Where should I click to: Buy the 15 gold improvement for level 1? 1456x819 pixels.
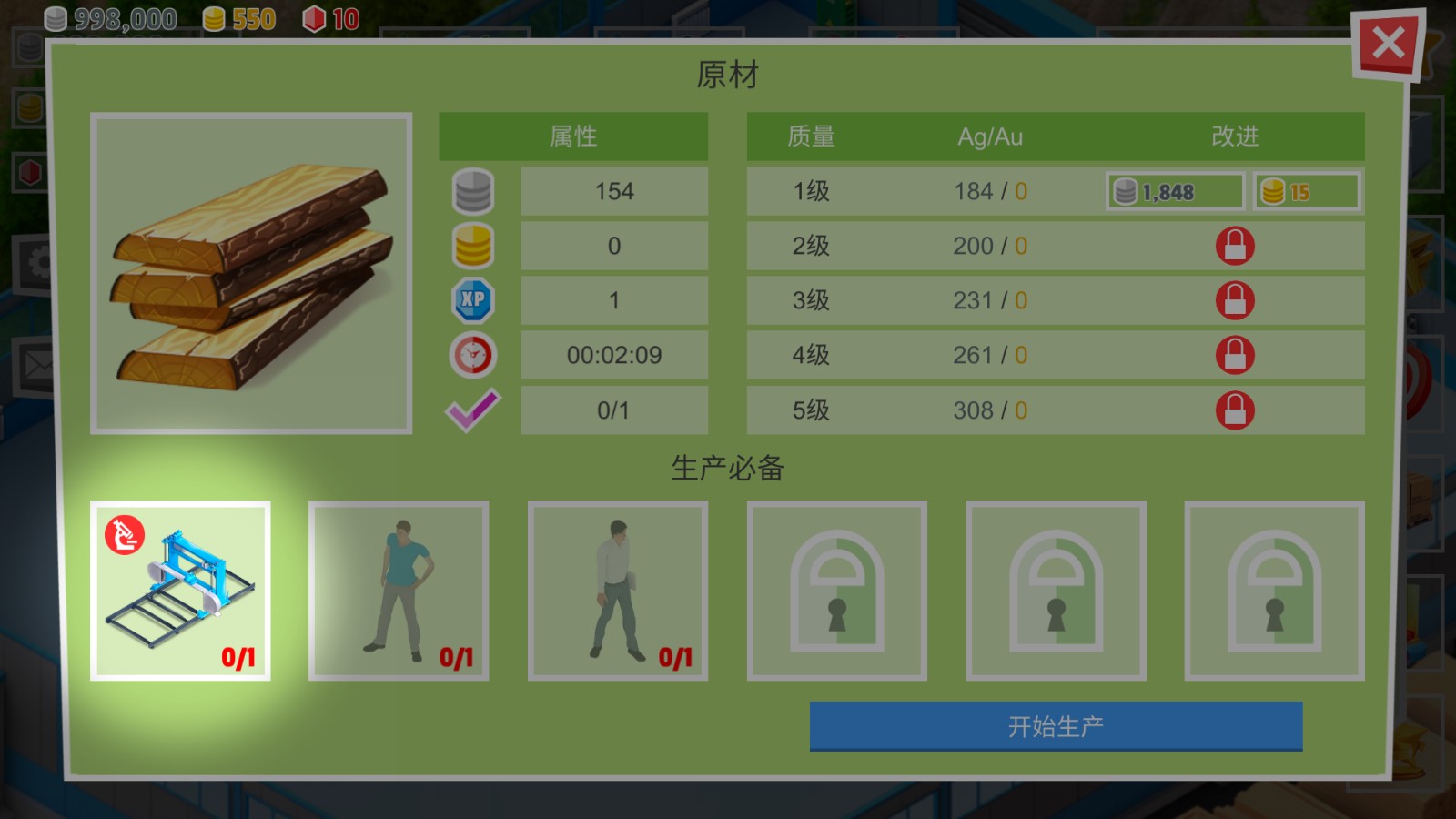pos(1307,191)
